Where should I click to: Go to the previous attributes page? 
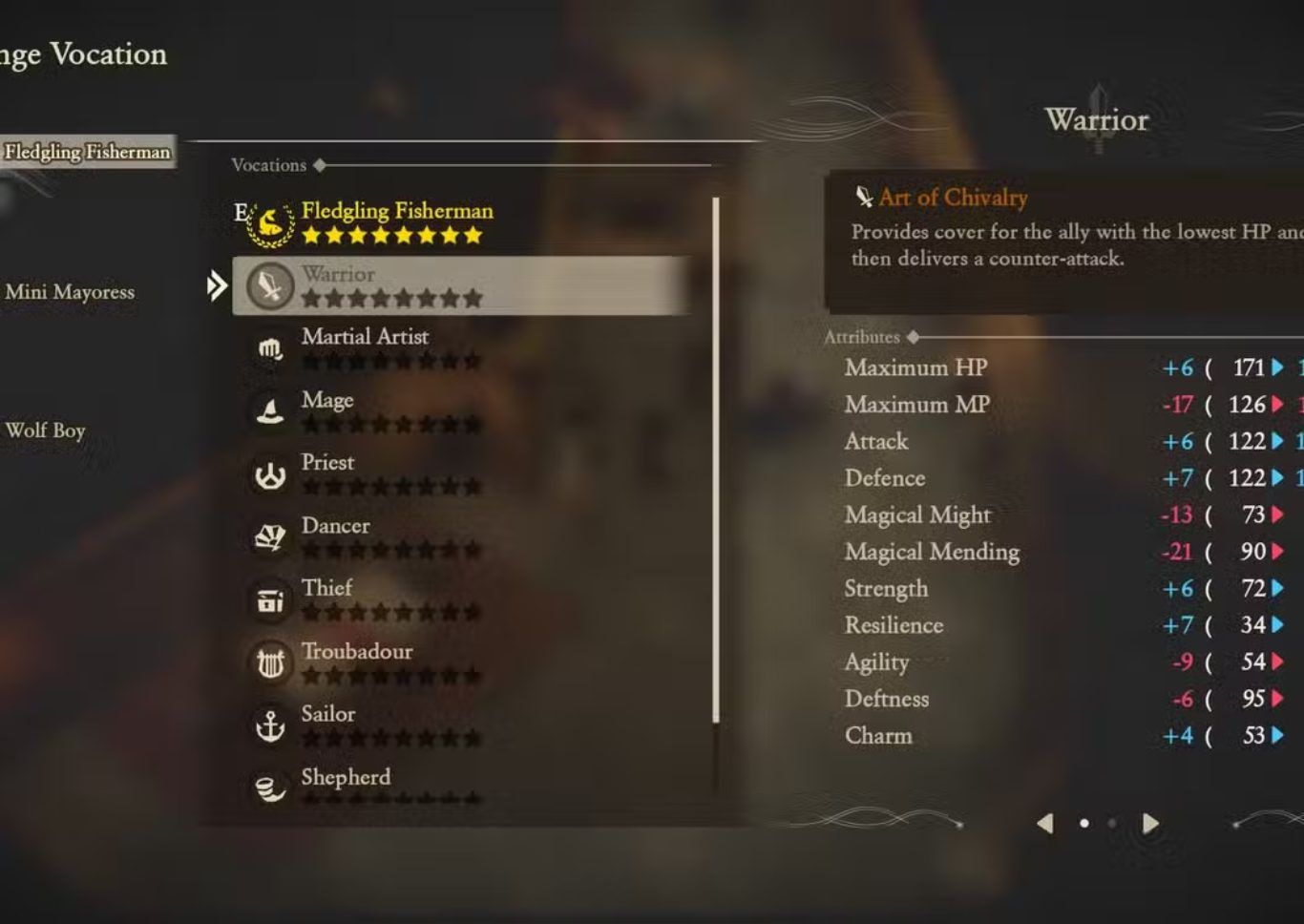(1045, 823)
